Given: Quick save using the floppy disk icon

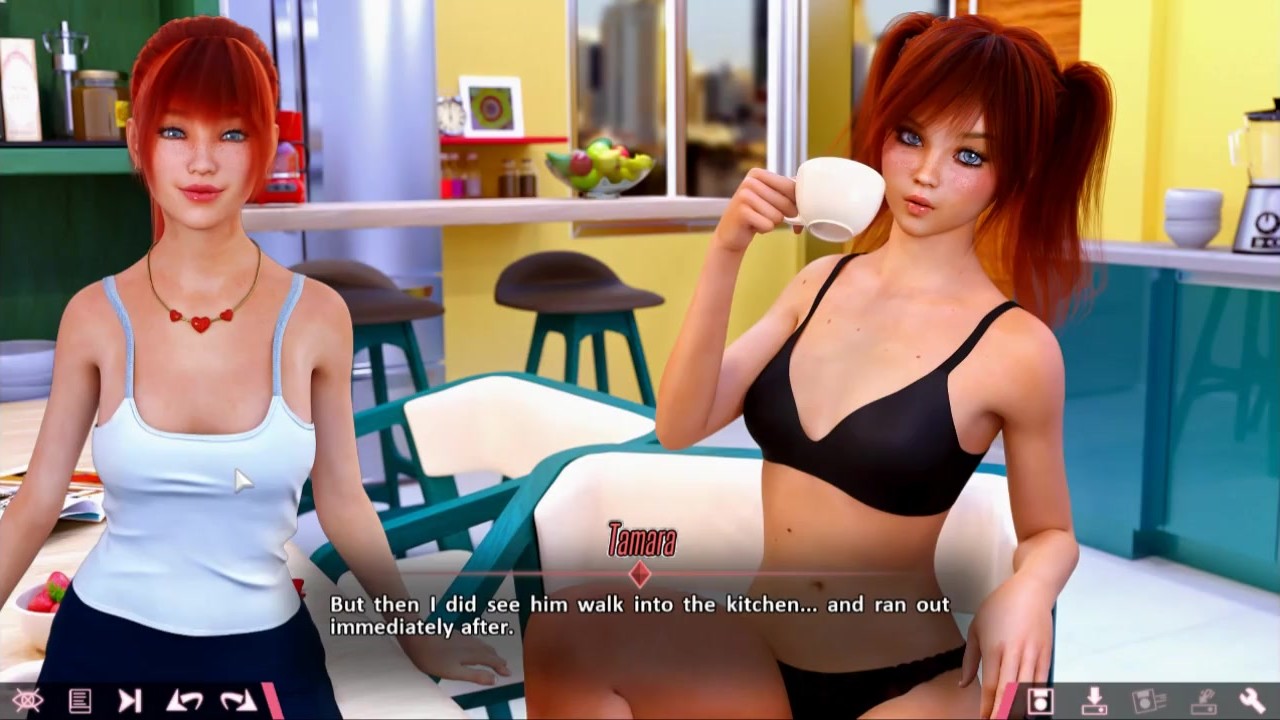Looking at the screenshot, I should (x=1040, y=700).
